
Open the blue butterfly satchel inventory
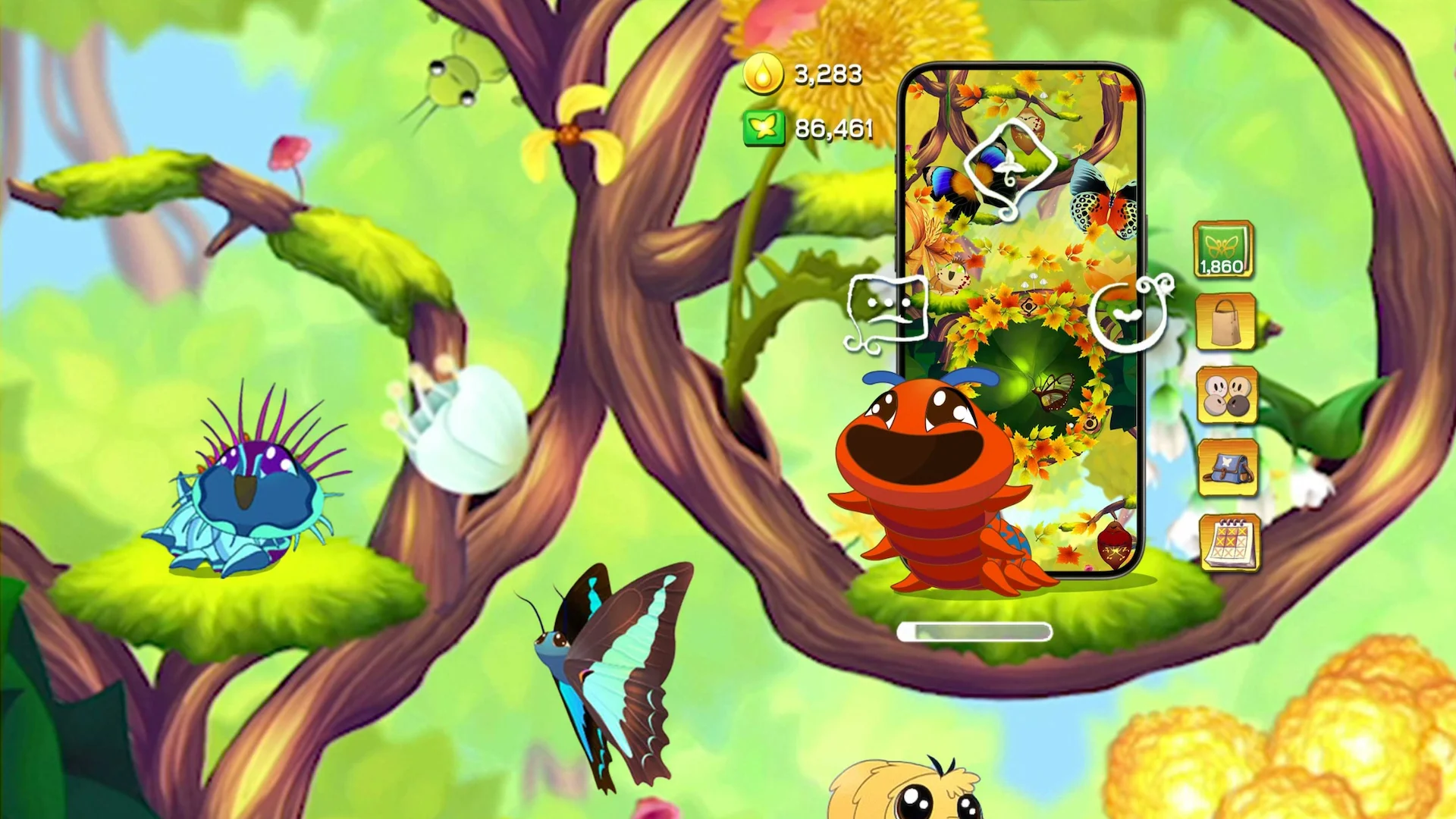[1228, 469]
